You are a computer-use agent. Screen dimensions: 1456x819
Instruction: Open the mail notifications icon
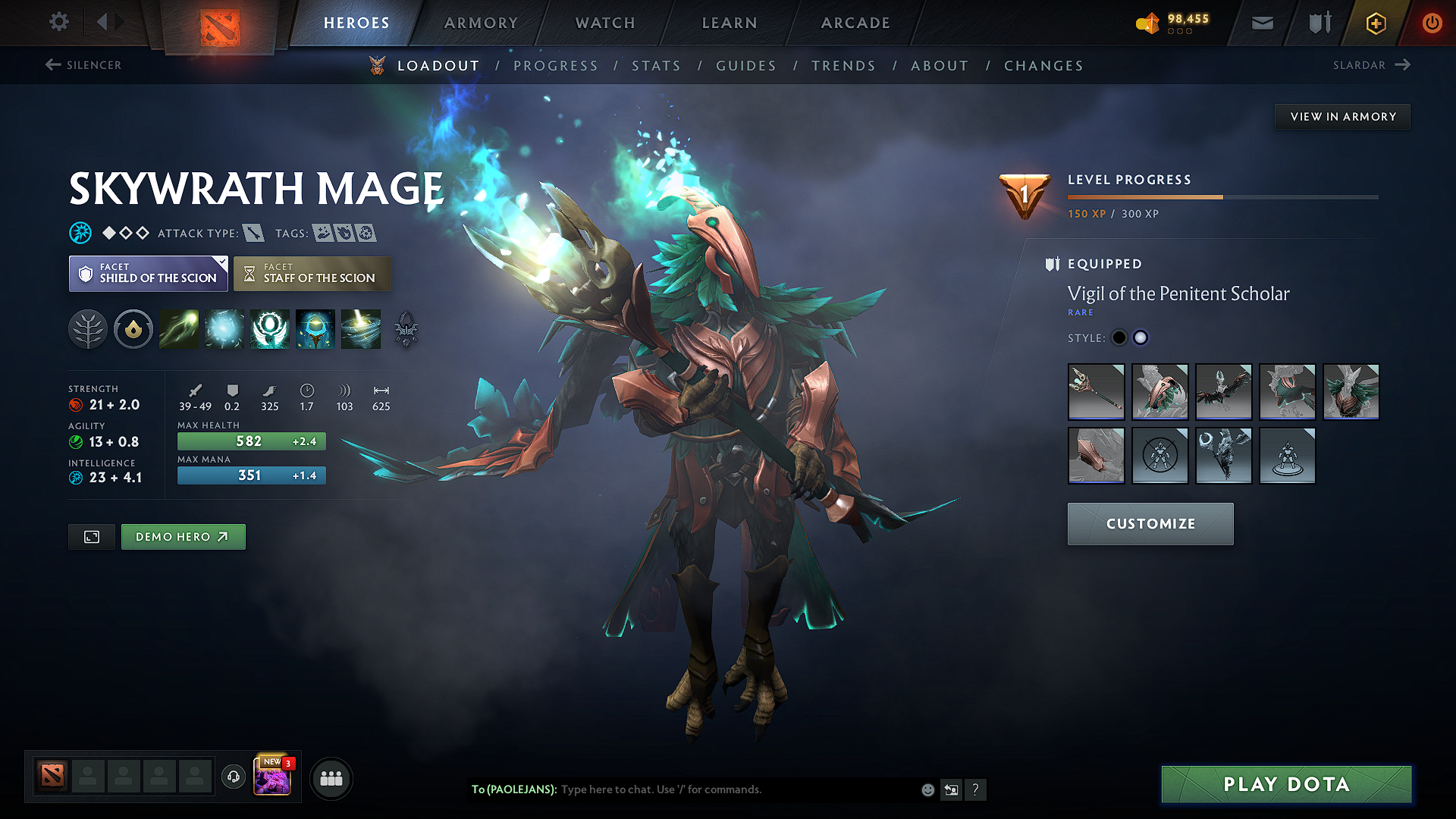1262,23
